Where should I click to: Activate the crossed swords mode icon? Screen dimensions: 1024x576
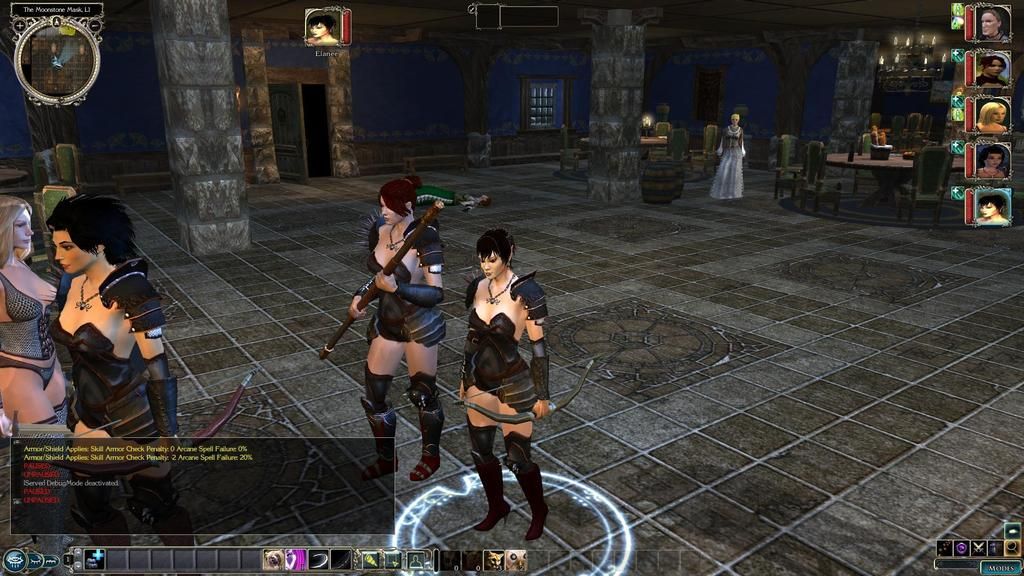(978, 547)
